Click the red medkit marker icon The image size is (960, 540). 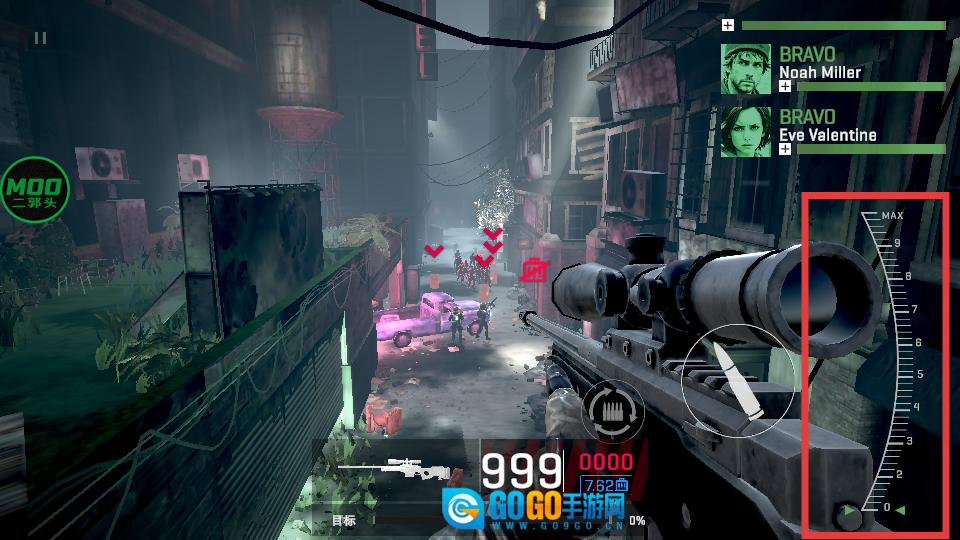(x=535, y=268)
